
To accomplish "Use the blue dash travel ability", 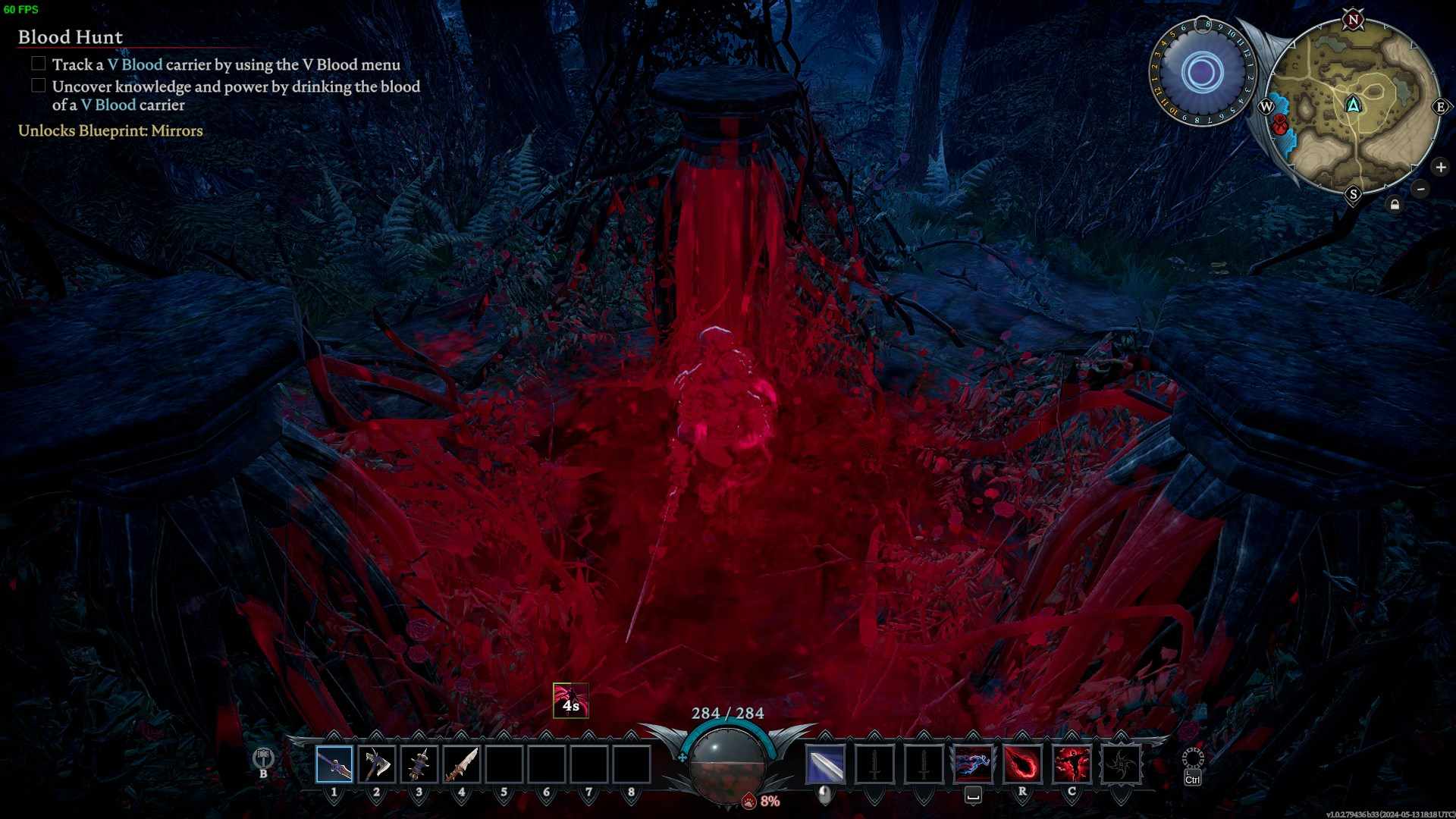I will (x=973, y=764).
